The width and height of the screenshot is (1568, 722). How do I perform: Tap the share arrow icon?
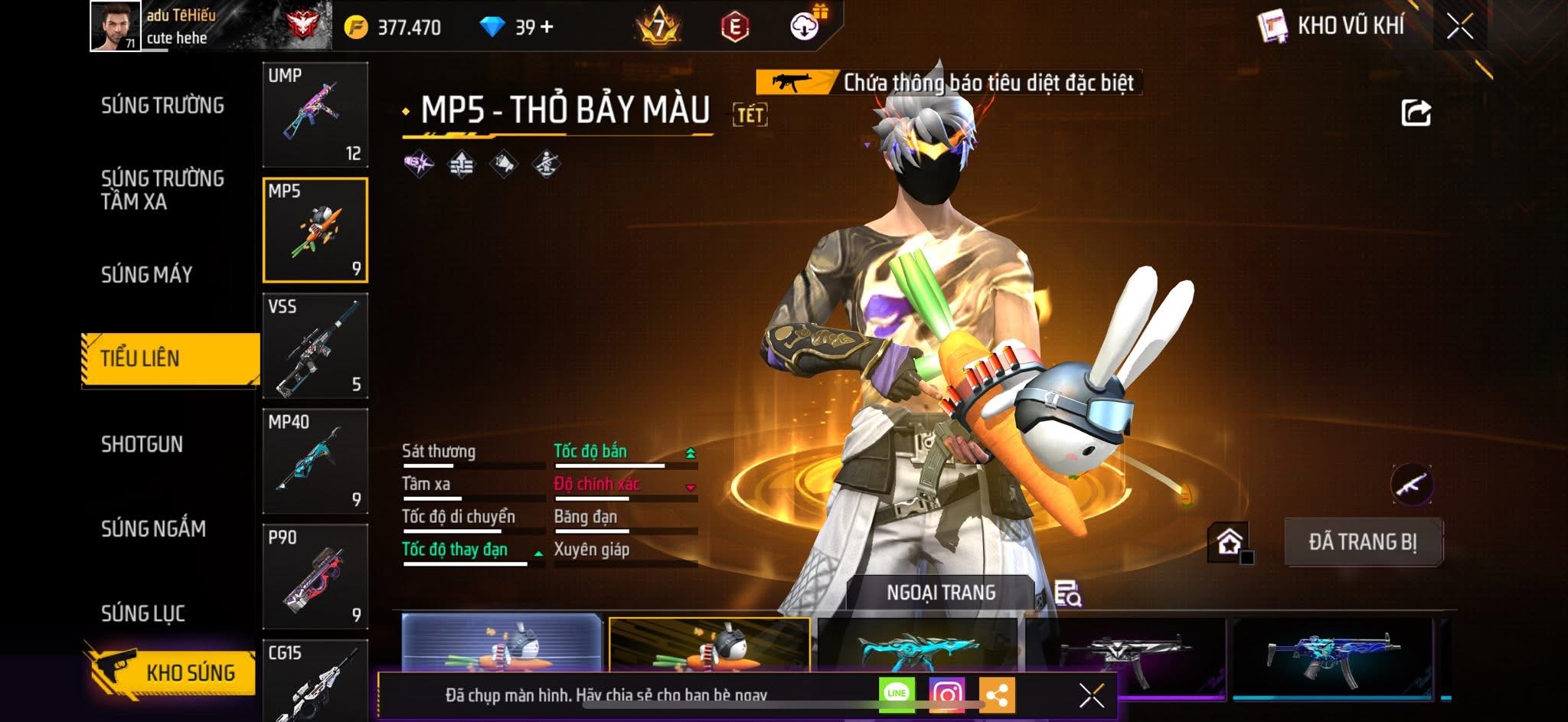(x=1416, y=113)
